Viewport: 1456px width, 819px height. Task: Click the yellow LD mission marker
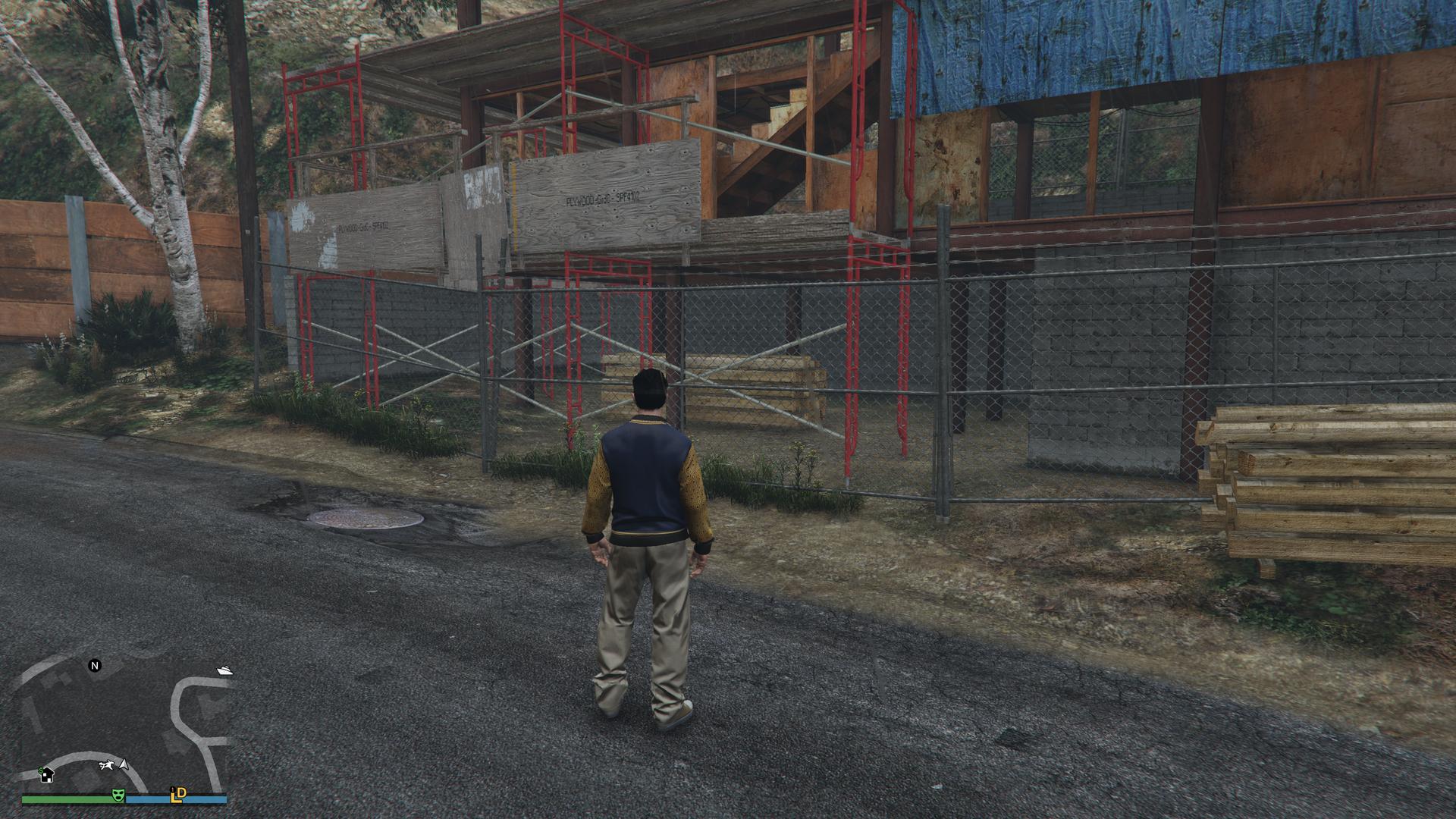[179, 795]
